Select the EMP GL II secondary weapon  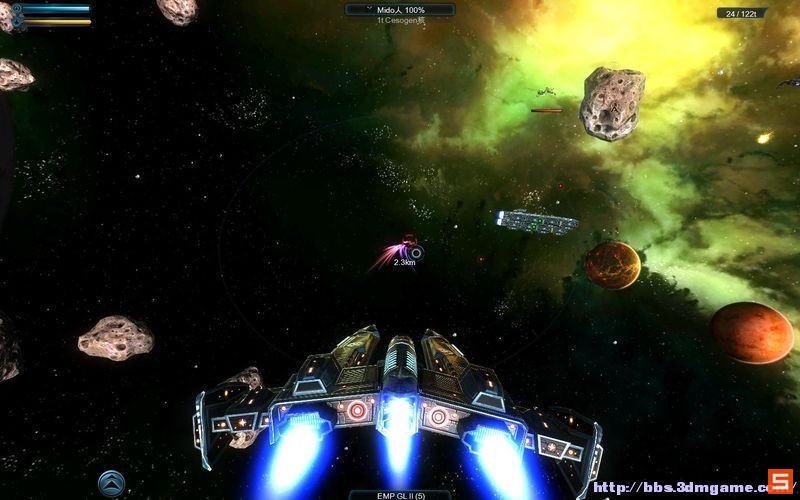click(x=399, y=494)
